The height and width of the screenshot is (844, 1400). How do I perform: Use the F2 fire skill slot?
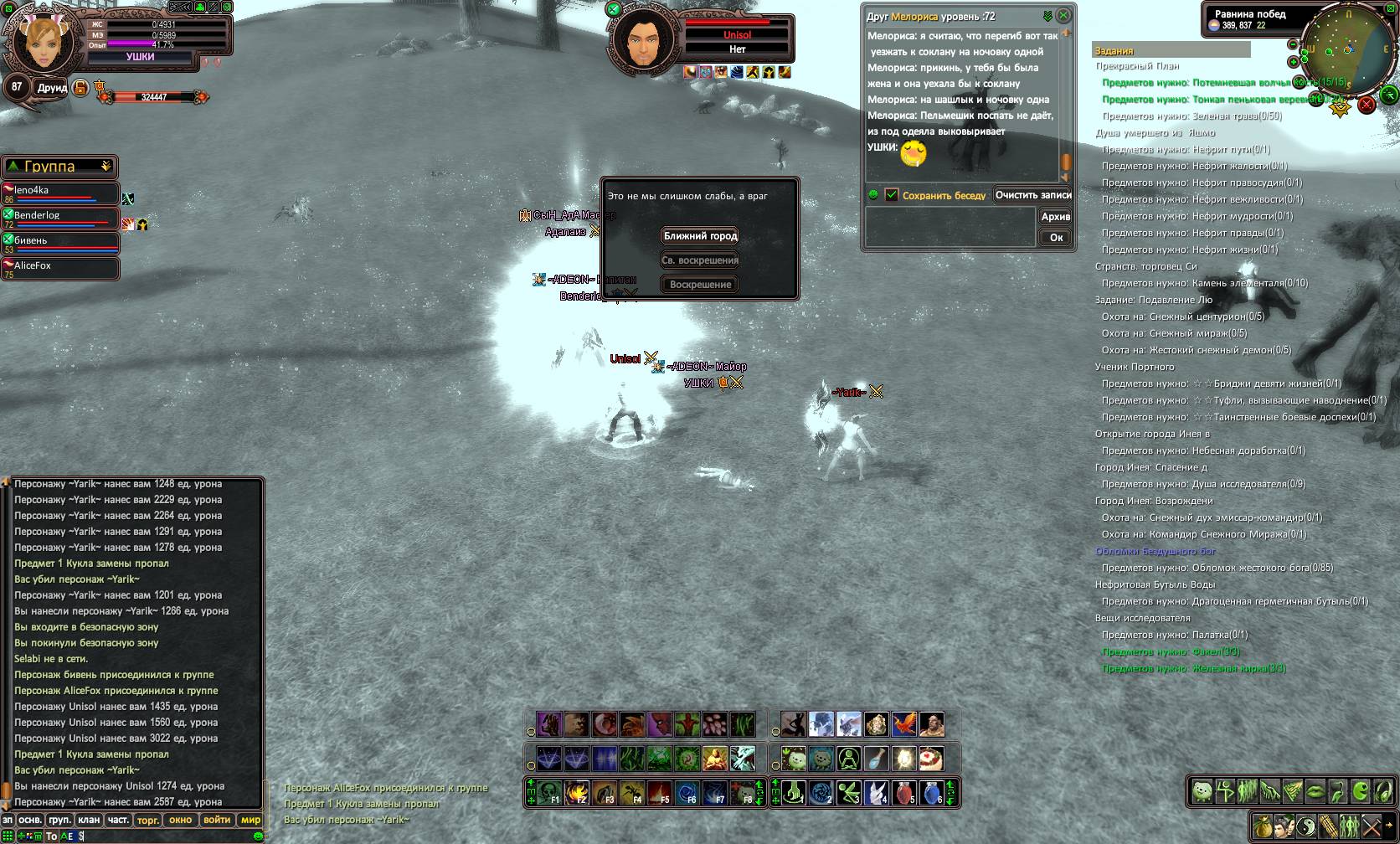tap(577, 792)
